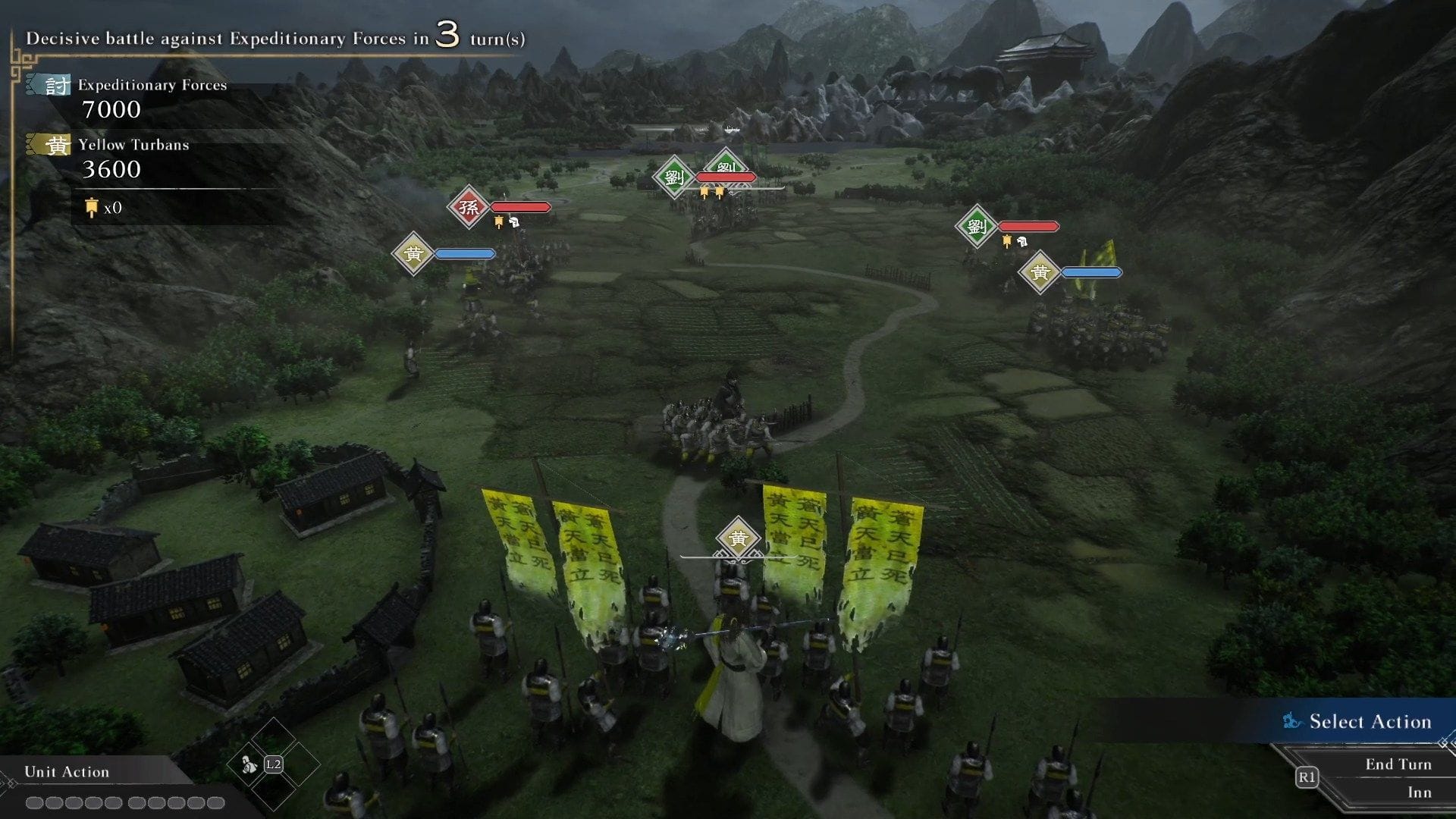
Task: Activate the unit action diamond icon
Action: (x=249, y=764)
